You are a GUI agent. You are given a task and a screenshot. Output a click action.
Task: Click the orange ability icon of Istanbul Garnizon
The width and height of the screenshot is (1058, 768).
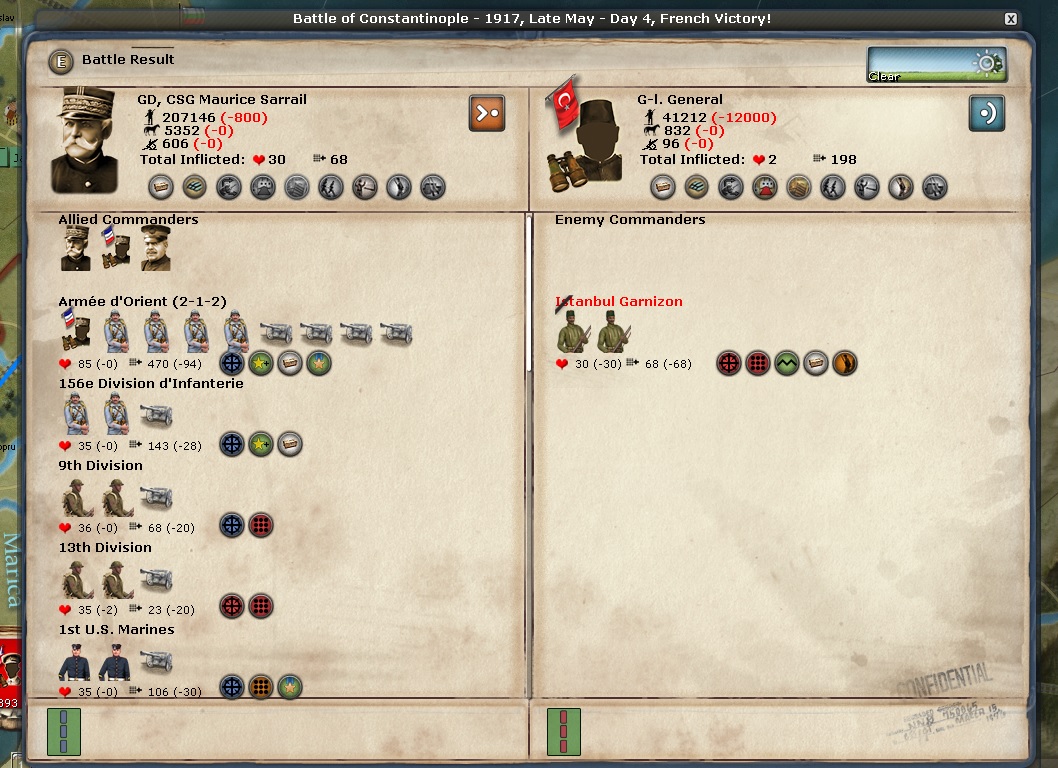pyautogui.click(x=845, y=363)
